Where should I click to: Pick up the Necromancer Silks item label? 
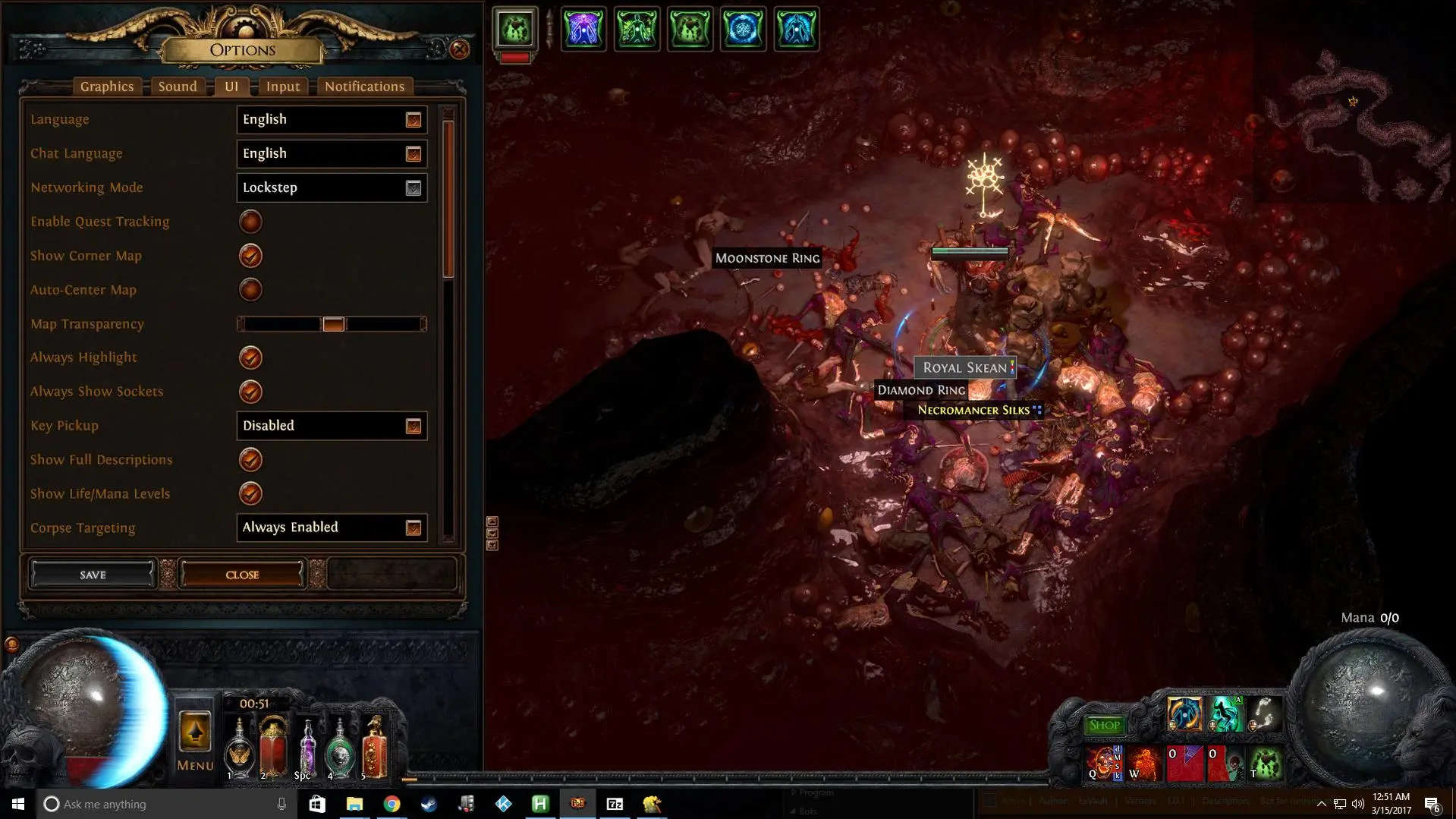[x=973, y=411]
